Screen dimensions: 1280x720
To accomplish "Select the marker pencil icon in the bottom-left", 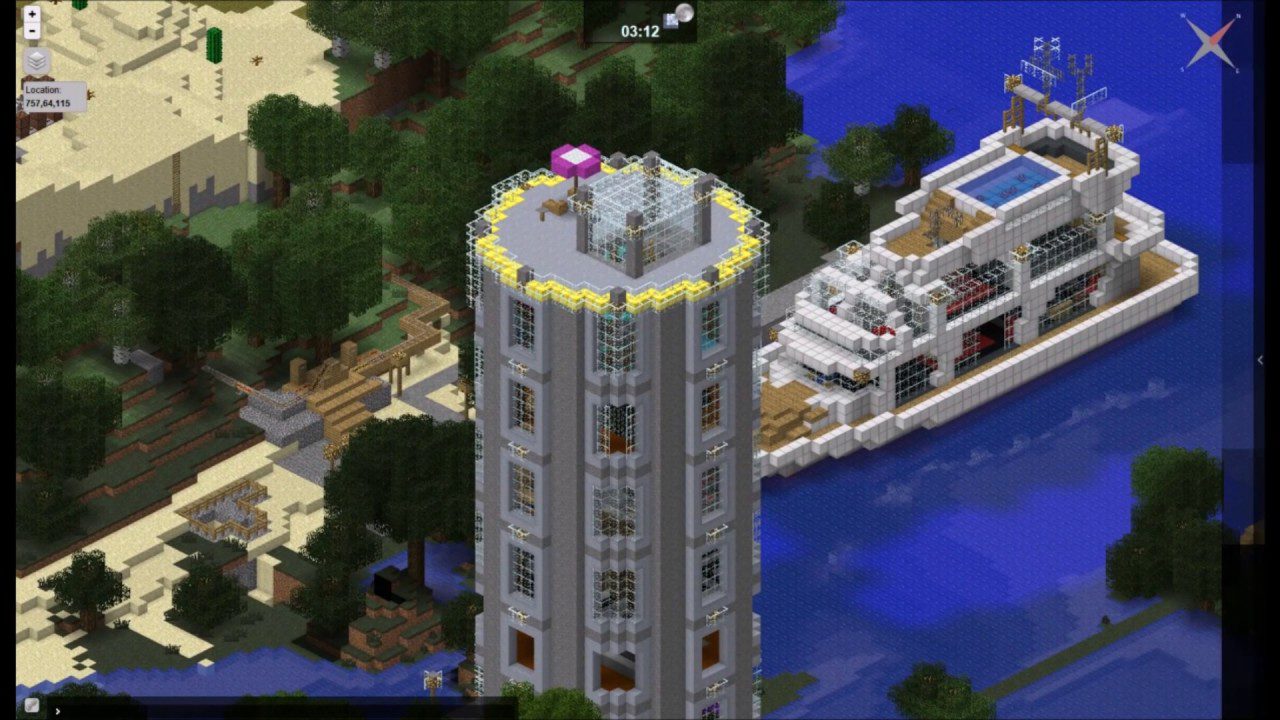I will 31,705.
